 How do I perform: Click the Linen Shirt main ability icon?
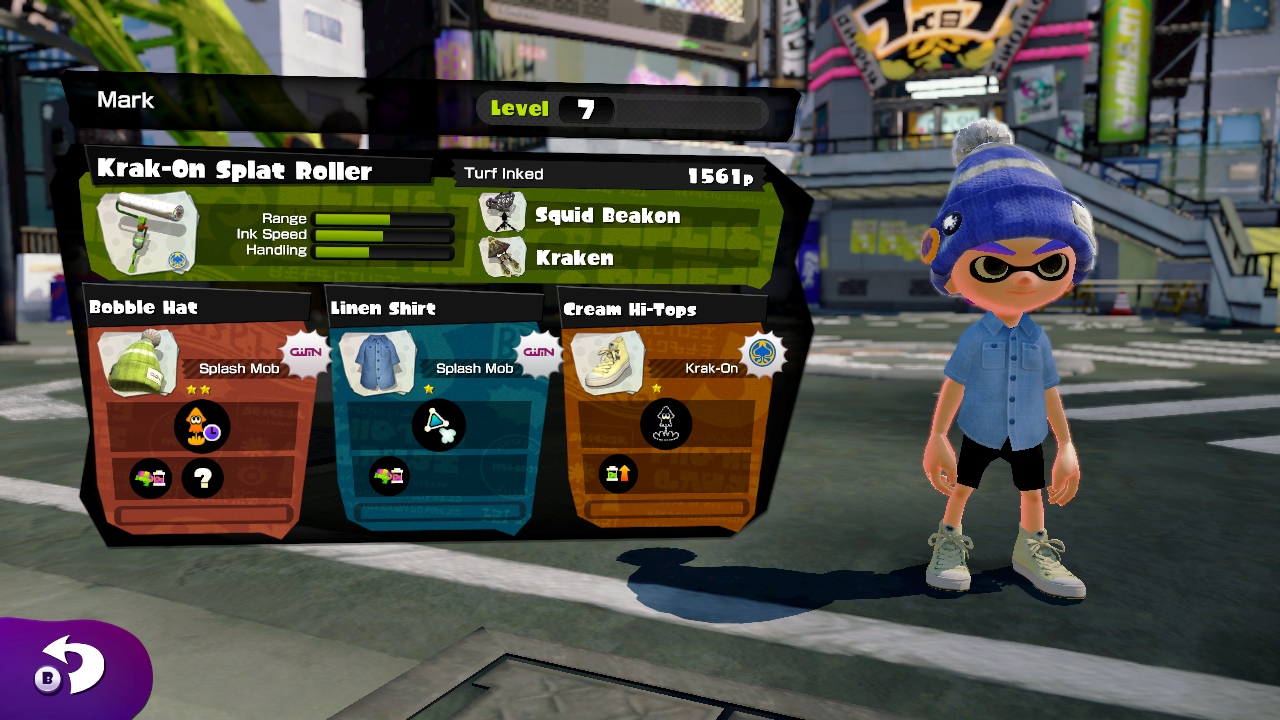click(x=438, y=424)
